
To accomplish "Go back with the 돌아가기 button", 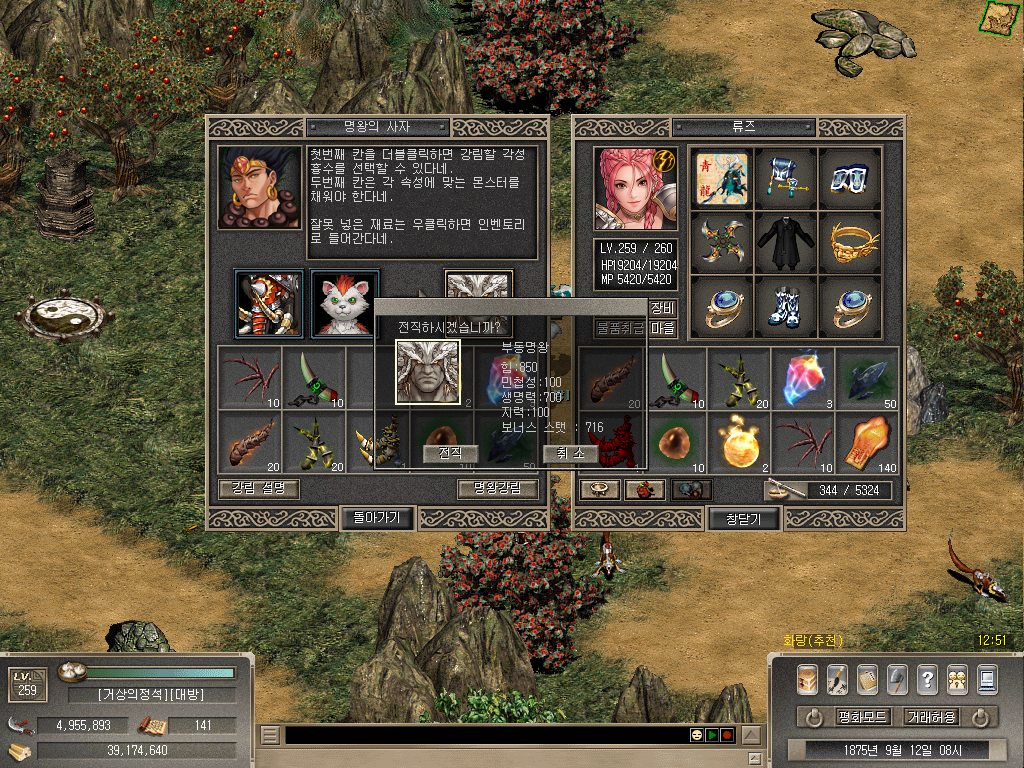I will coord(377,517).
